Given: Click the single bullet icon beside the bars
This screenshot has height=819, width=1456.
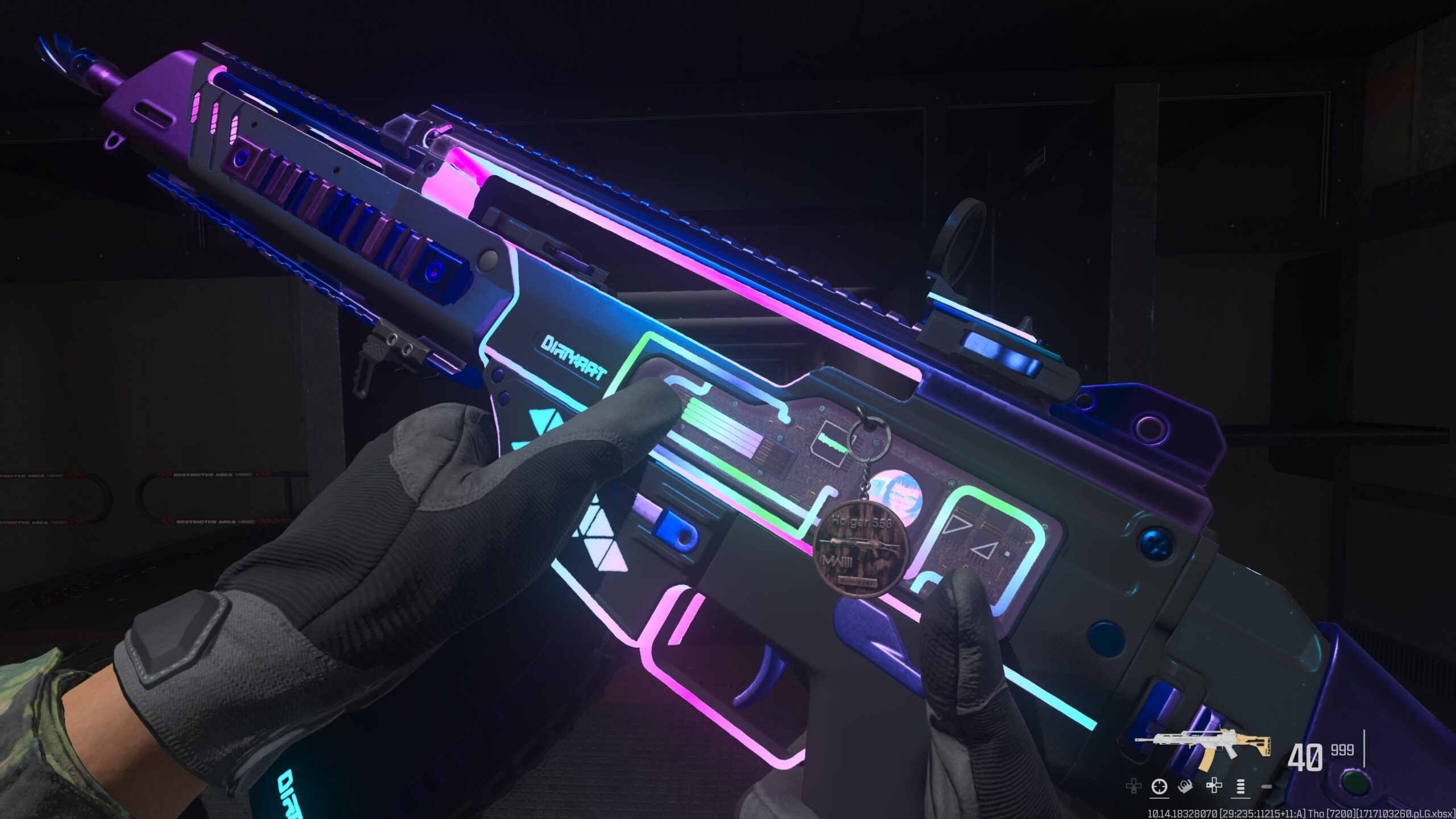Looking at the screenshot, I should coord(1267,787).
